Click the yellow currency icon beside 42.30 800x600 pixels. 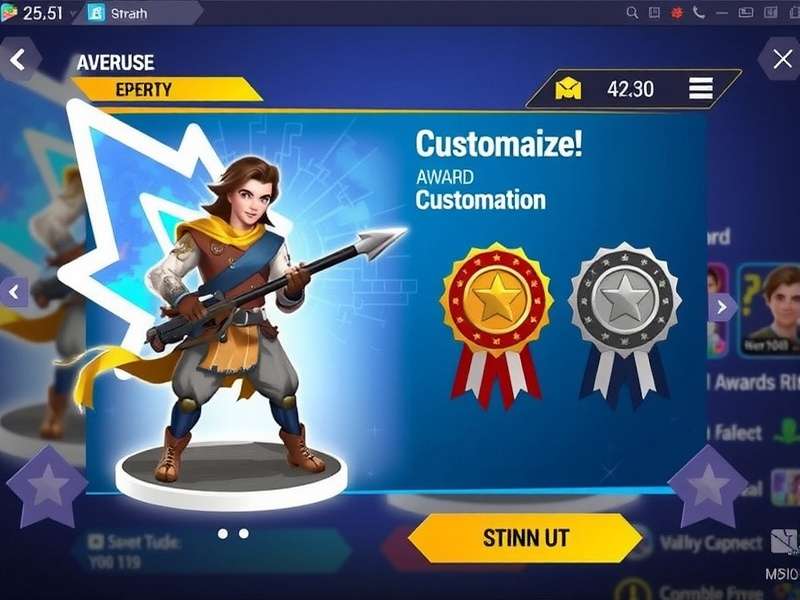pyautogui.click(x=568, y=90)
